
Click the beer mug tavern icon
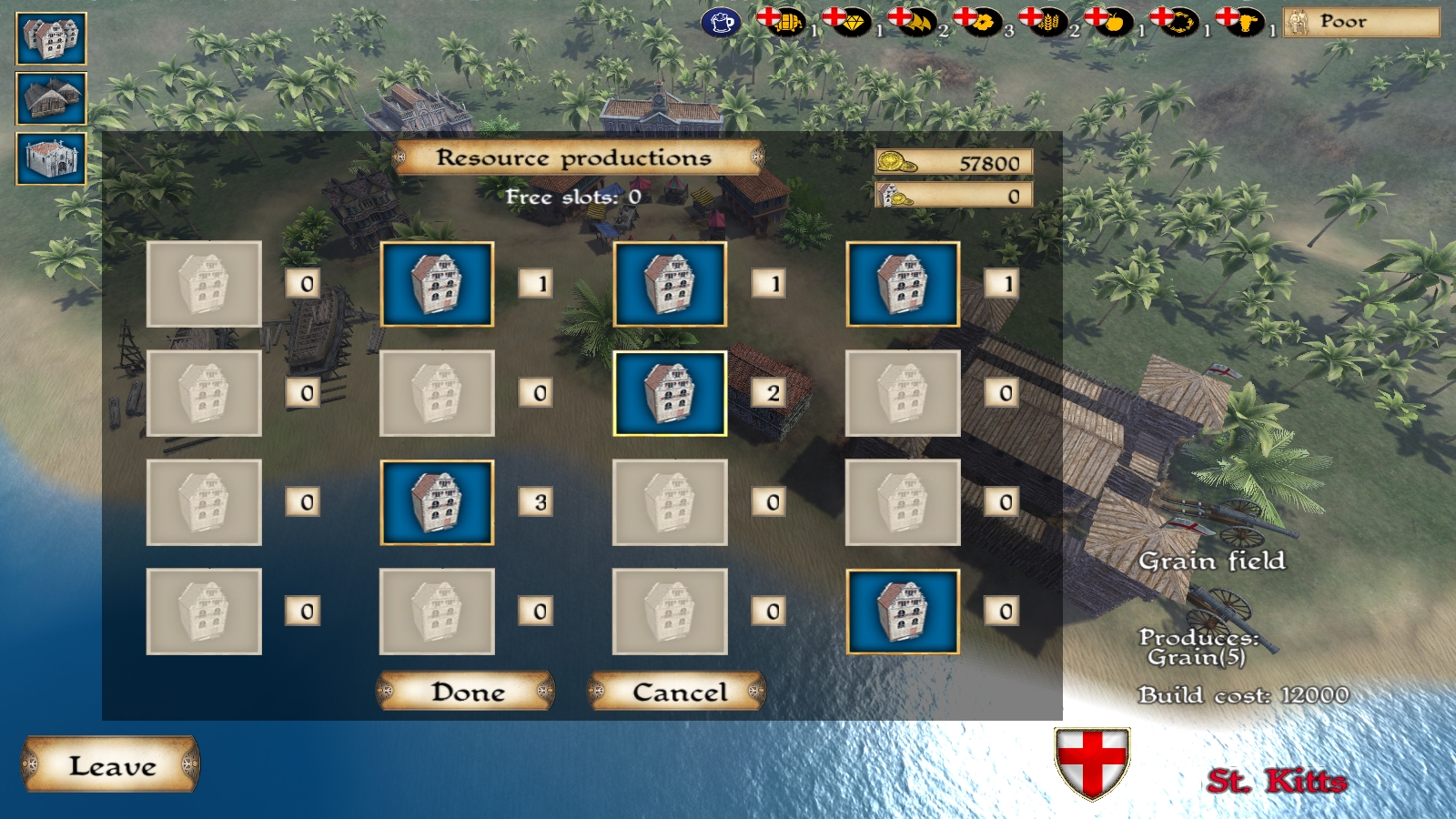[721, 22]
